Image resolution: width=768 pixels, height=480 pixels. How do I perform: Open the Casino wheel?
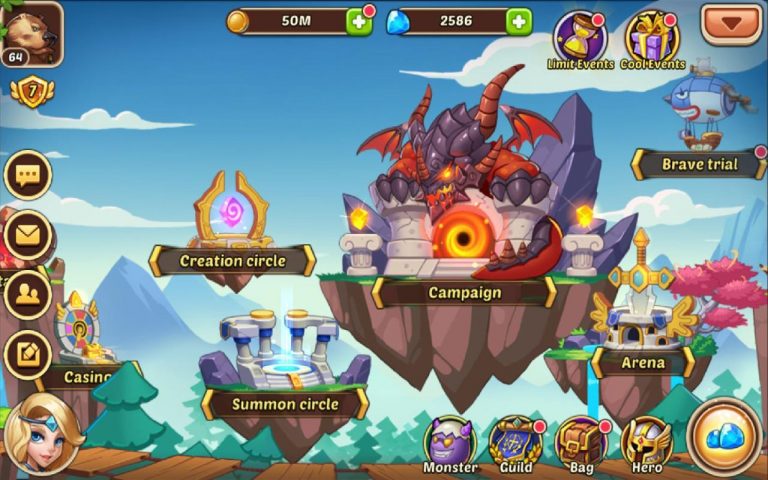click(x=80, y=340)
